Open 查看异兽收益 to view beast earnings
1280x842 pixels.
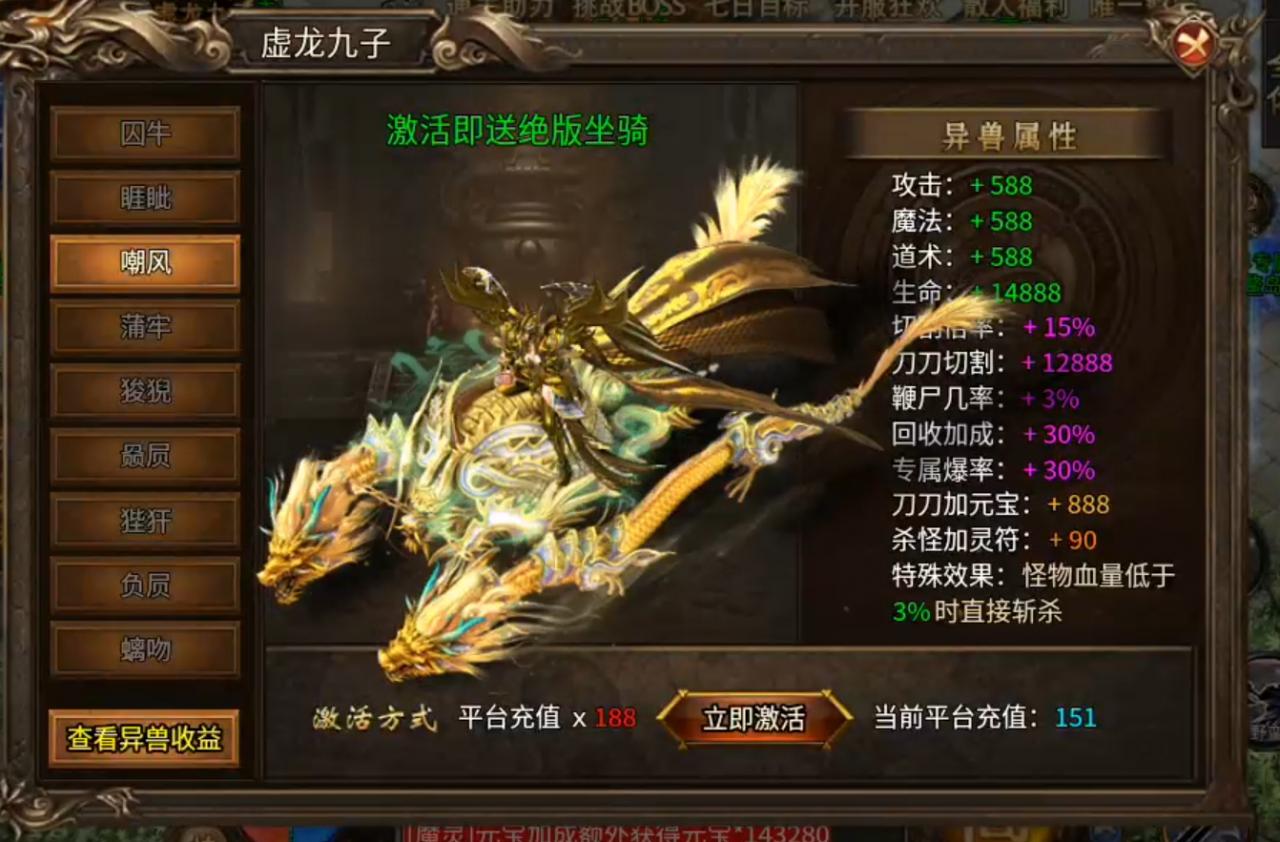(x=145, y=738)
